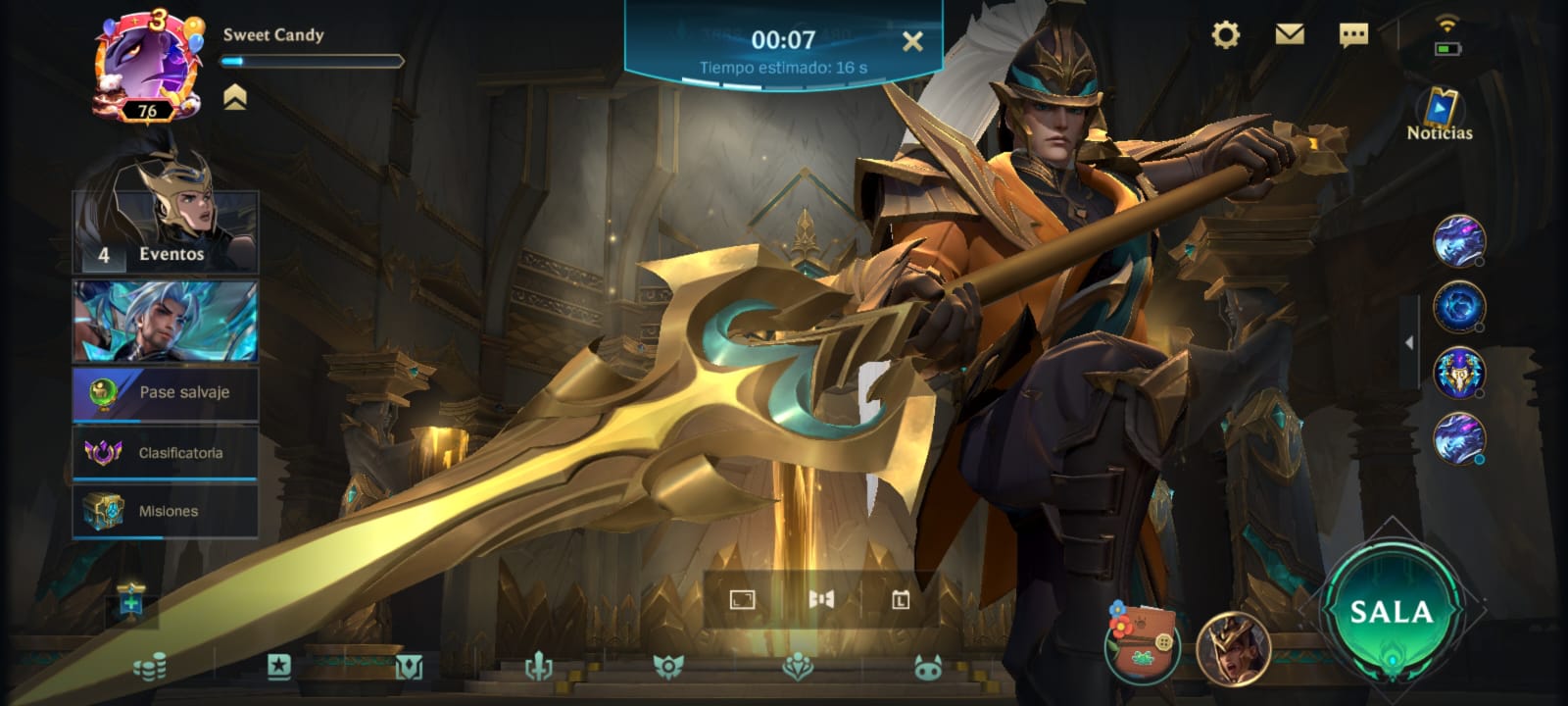Cancel matchmaking with the X button
The width and height of the screenshot is (1568, 706).
912,41
